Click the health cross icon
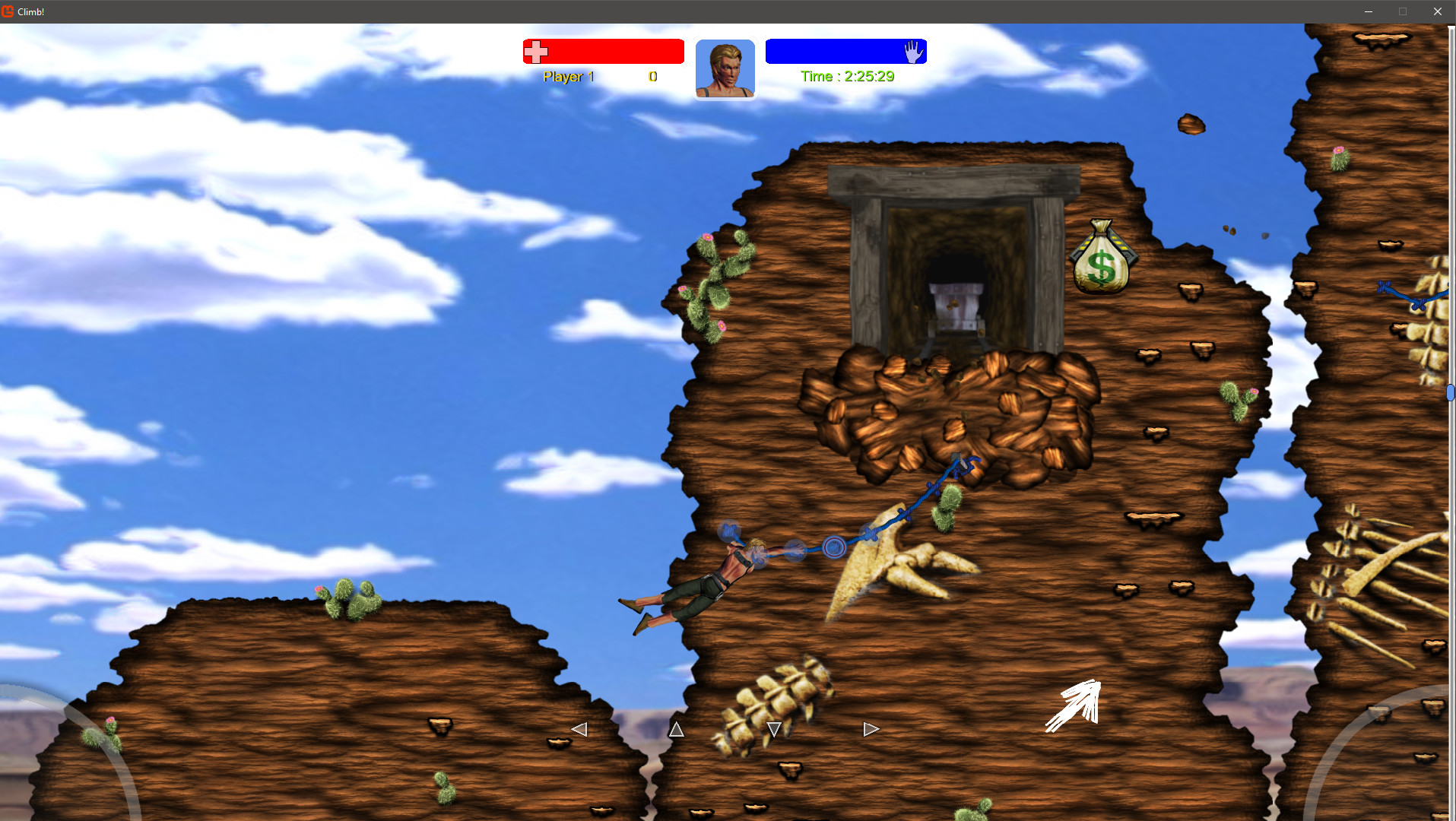This screenshot has width=1456, height=821. point(537,51)
